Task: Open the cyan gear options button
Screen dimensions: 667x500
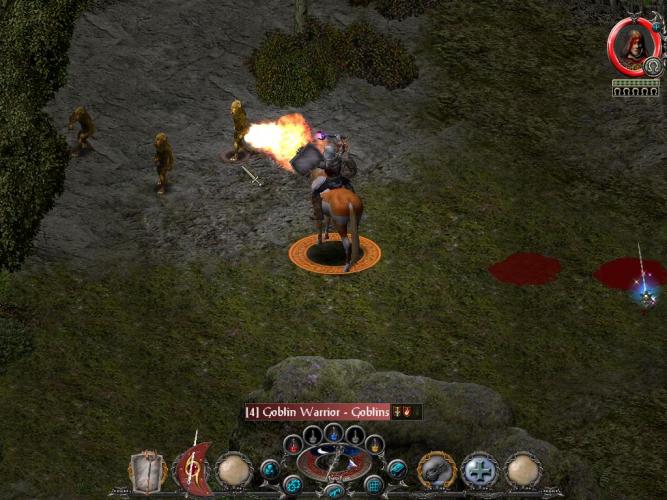Action: click(292, 485)
